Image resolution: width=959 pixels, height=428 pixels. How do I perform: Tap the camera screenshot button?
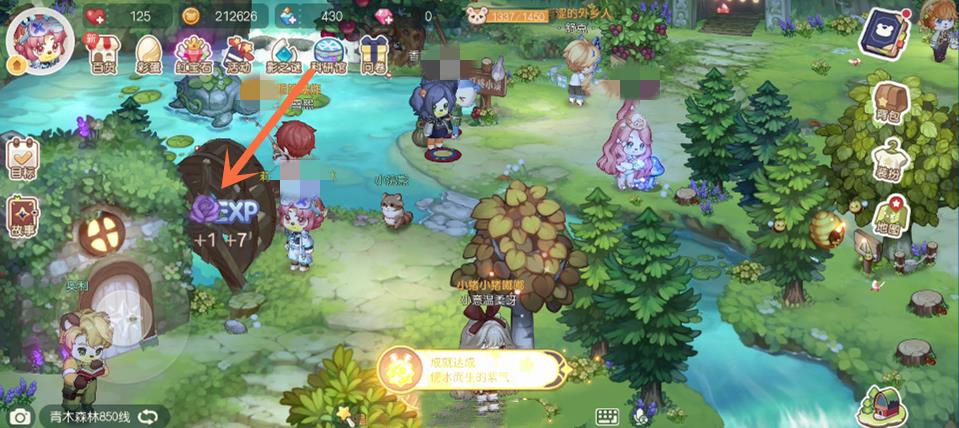click(x=18, y=416)
